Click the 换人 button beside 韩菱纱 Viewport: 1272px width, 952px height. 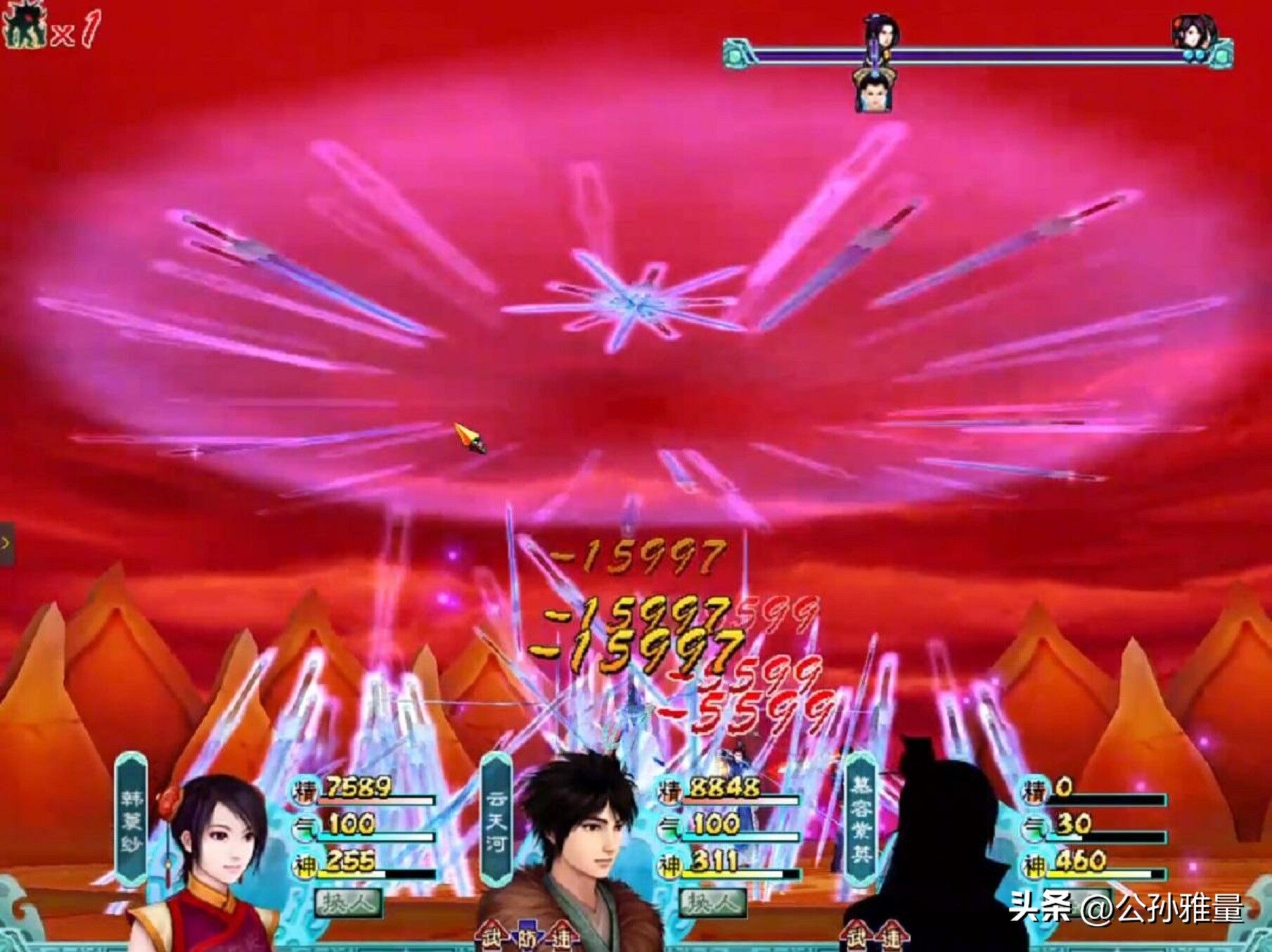349,902
